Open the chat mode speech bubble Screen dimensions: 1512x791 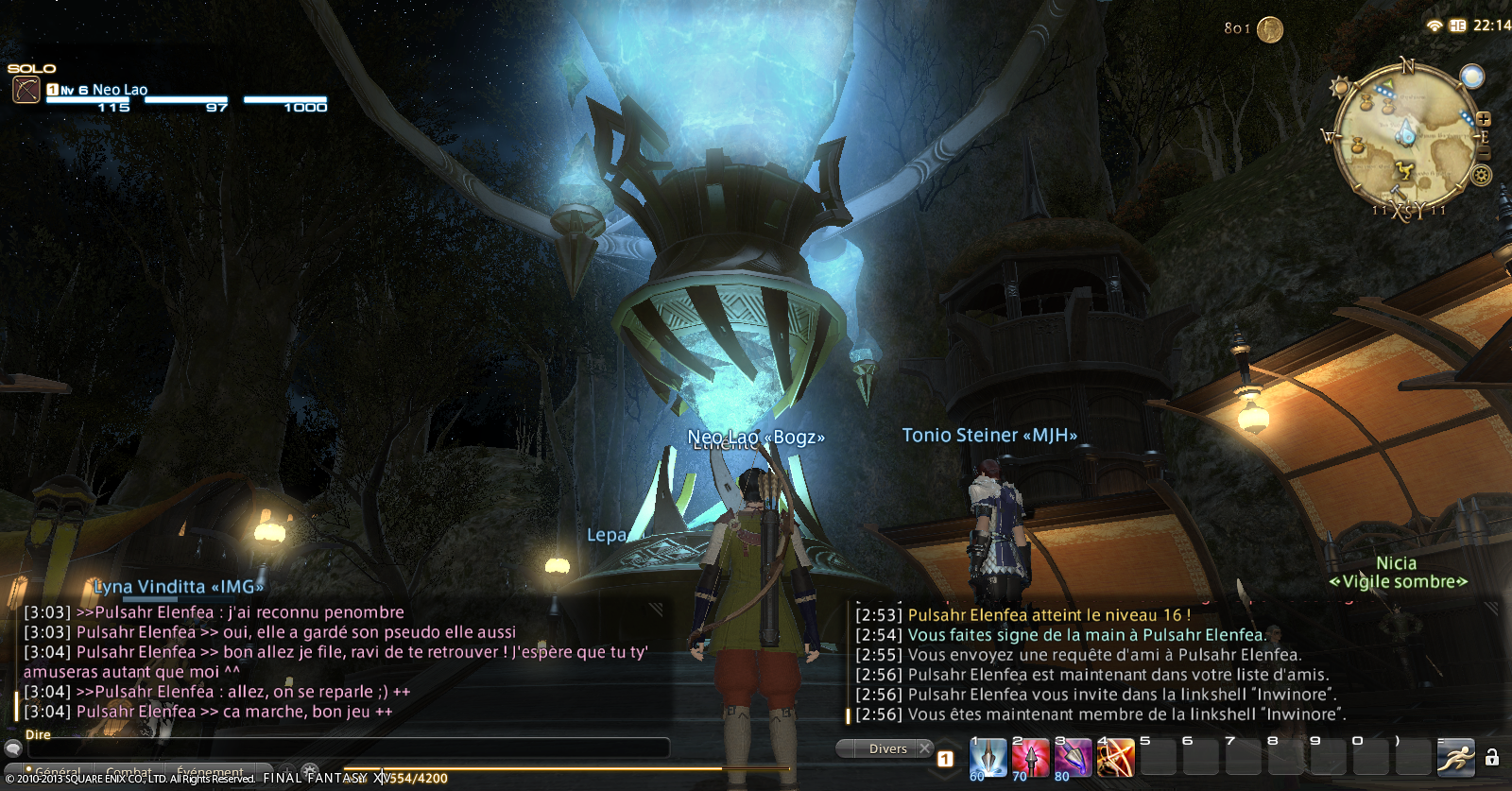tap(13, 748)
